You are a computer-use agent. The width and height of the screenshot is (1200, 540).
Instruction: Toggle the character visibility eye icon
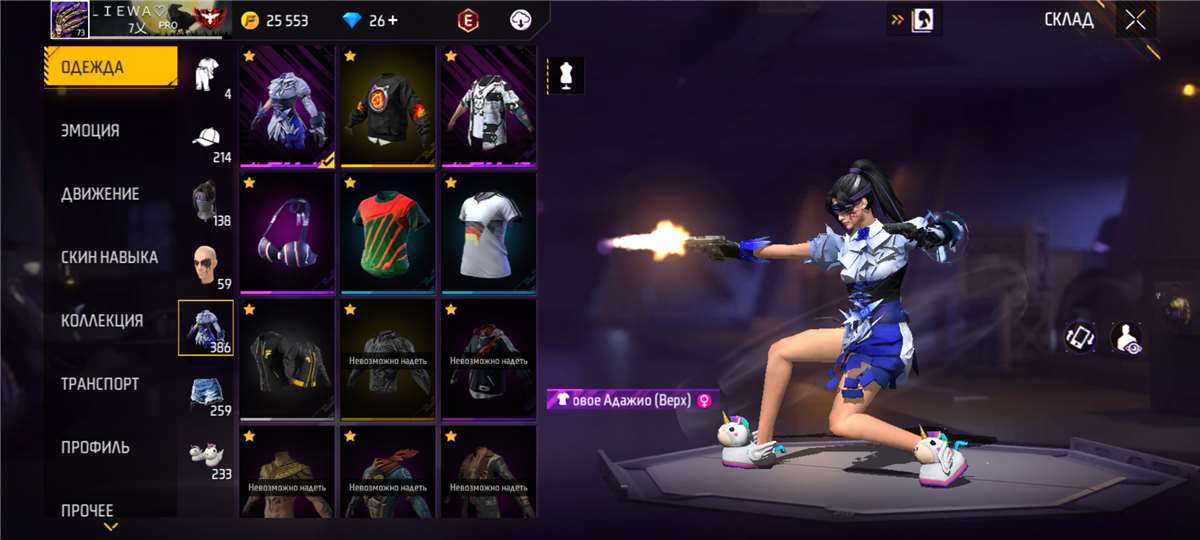click(x=1127, y=337)
